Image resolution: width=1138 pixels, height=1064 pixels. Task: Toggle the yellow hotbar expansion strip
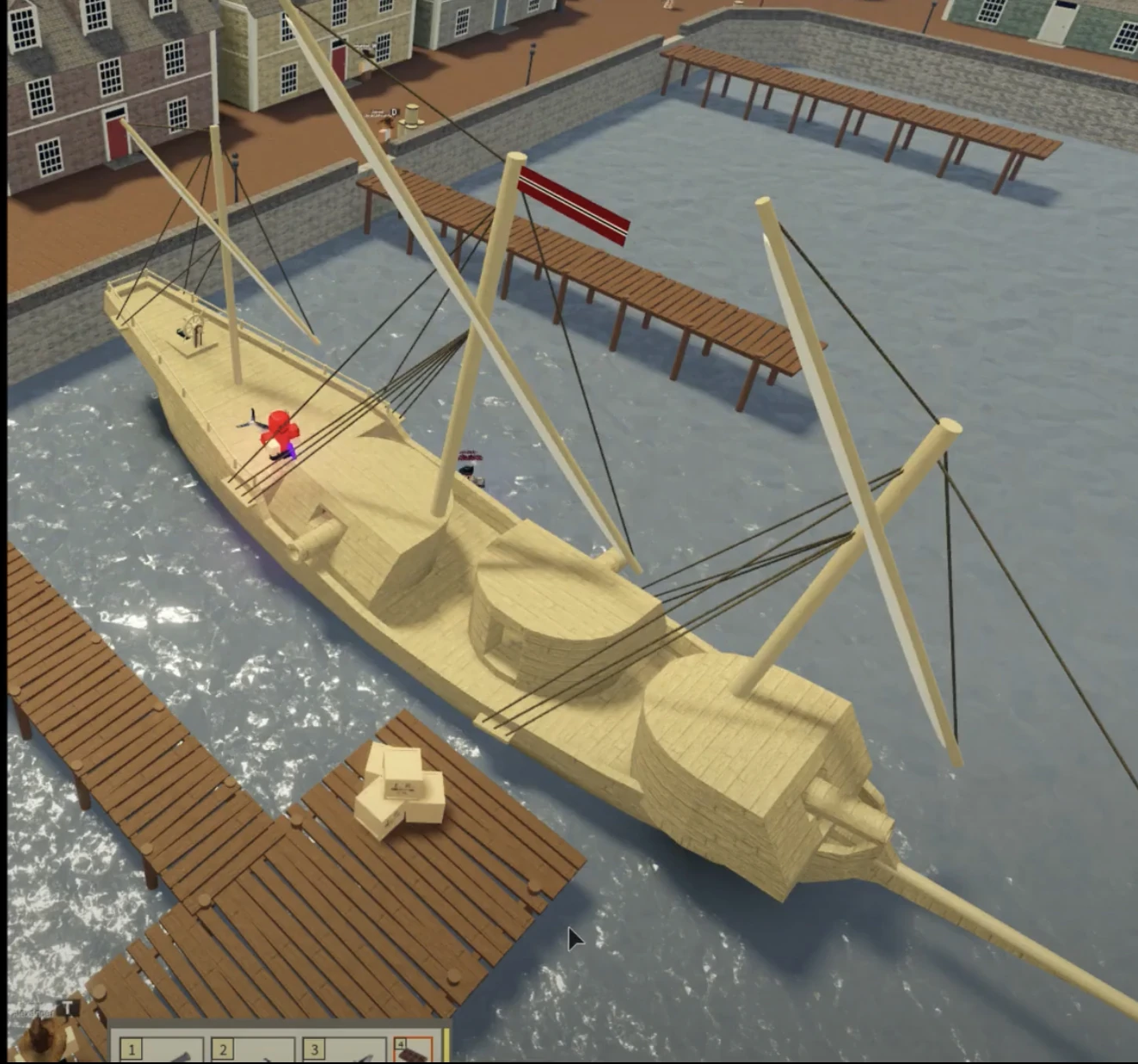coord(448,1045)
